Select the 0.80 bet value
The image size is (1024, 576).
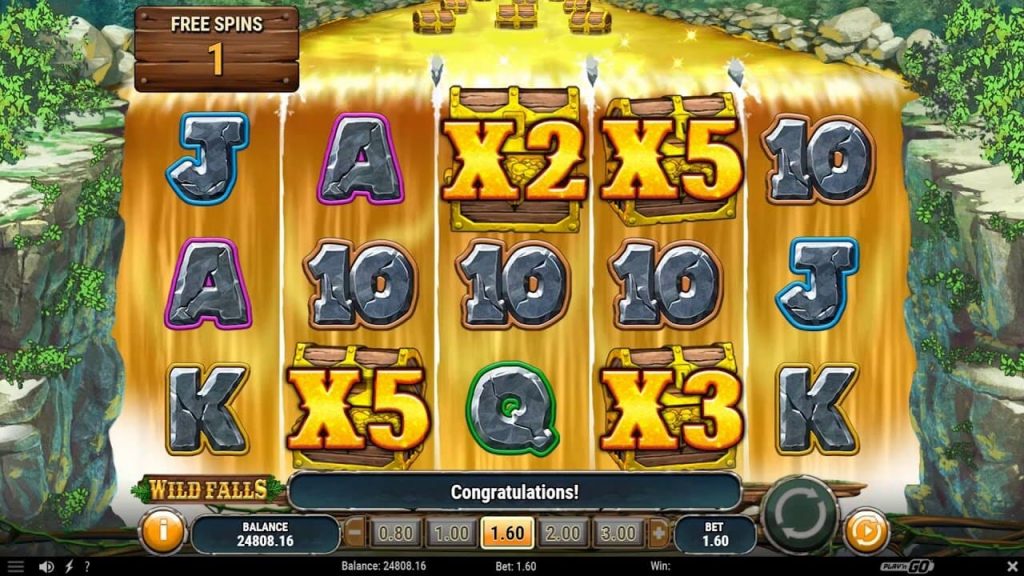point(397,533)
